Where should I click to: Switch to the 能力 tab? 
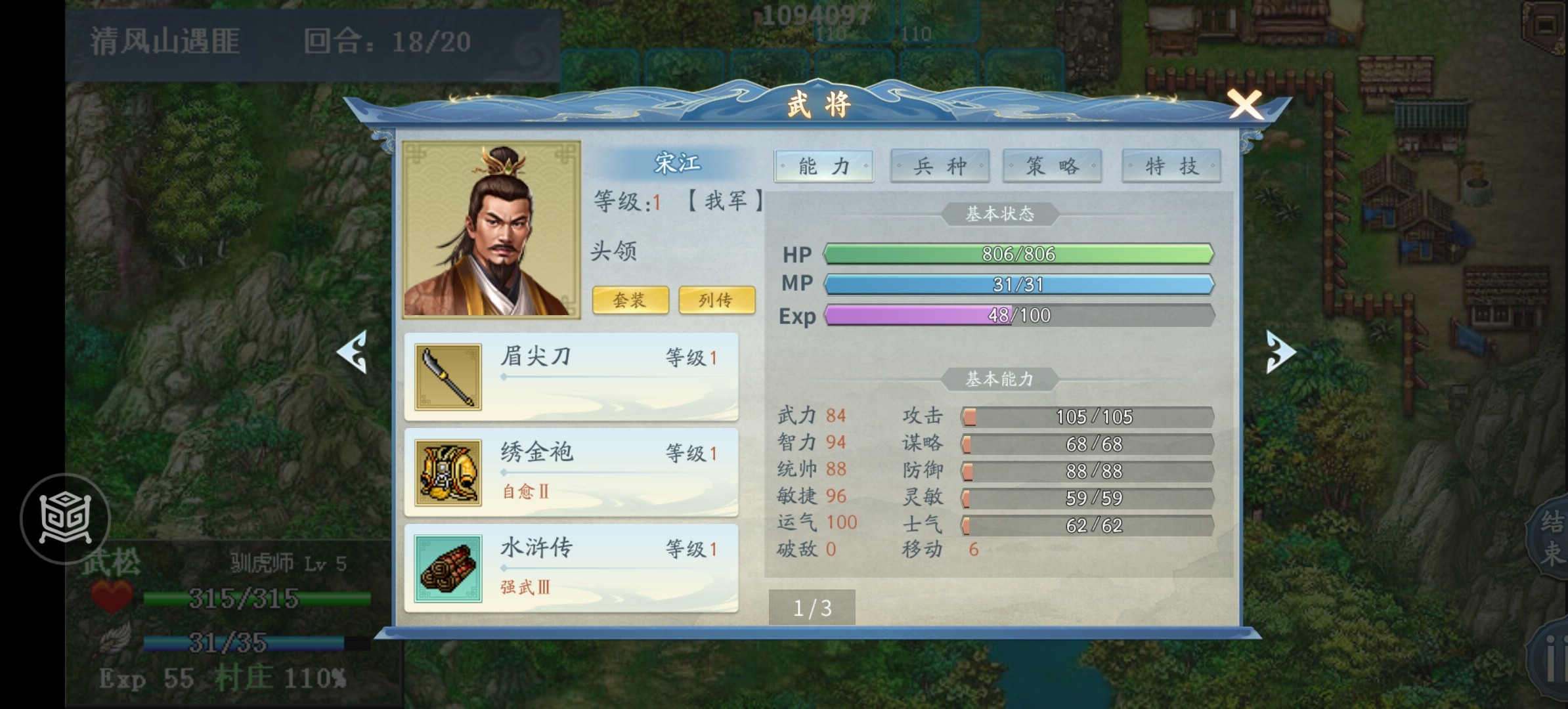823,166
